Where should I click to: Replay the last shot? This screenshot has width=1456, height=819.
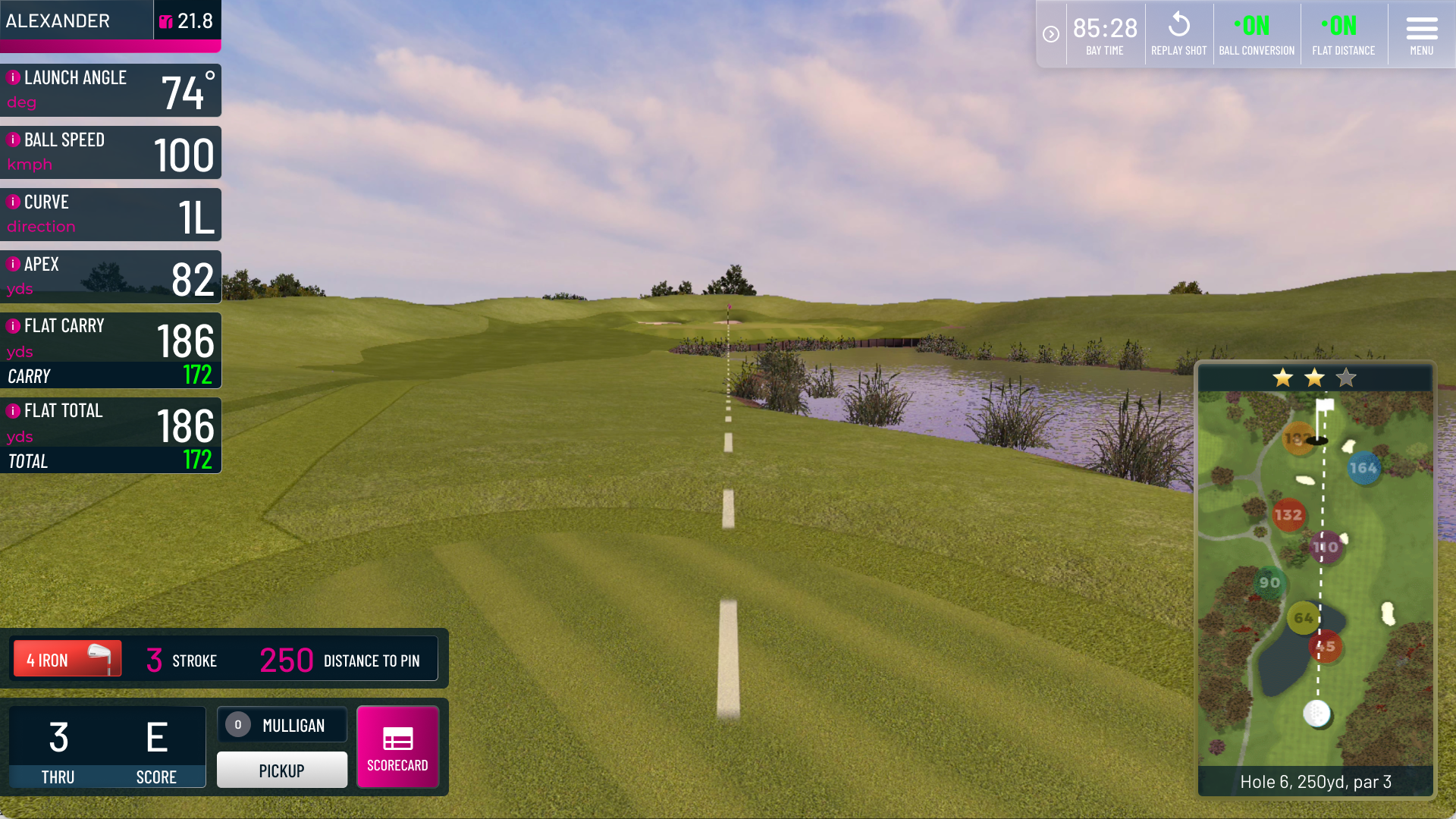(x=1178, y=35)
